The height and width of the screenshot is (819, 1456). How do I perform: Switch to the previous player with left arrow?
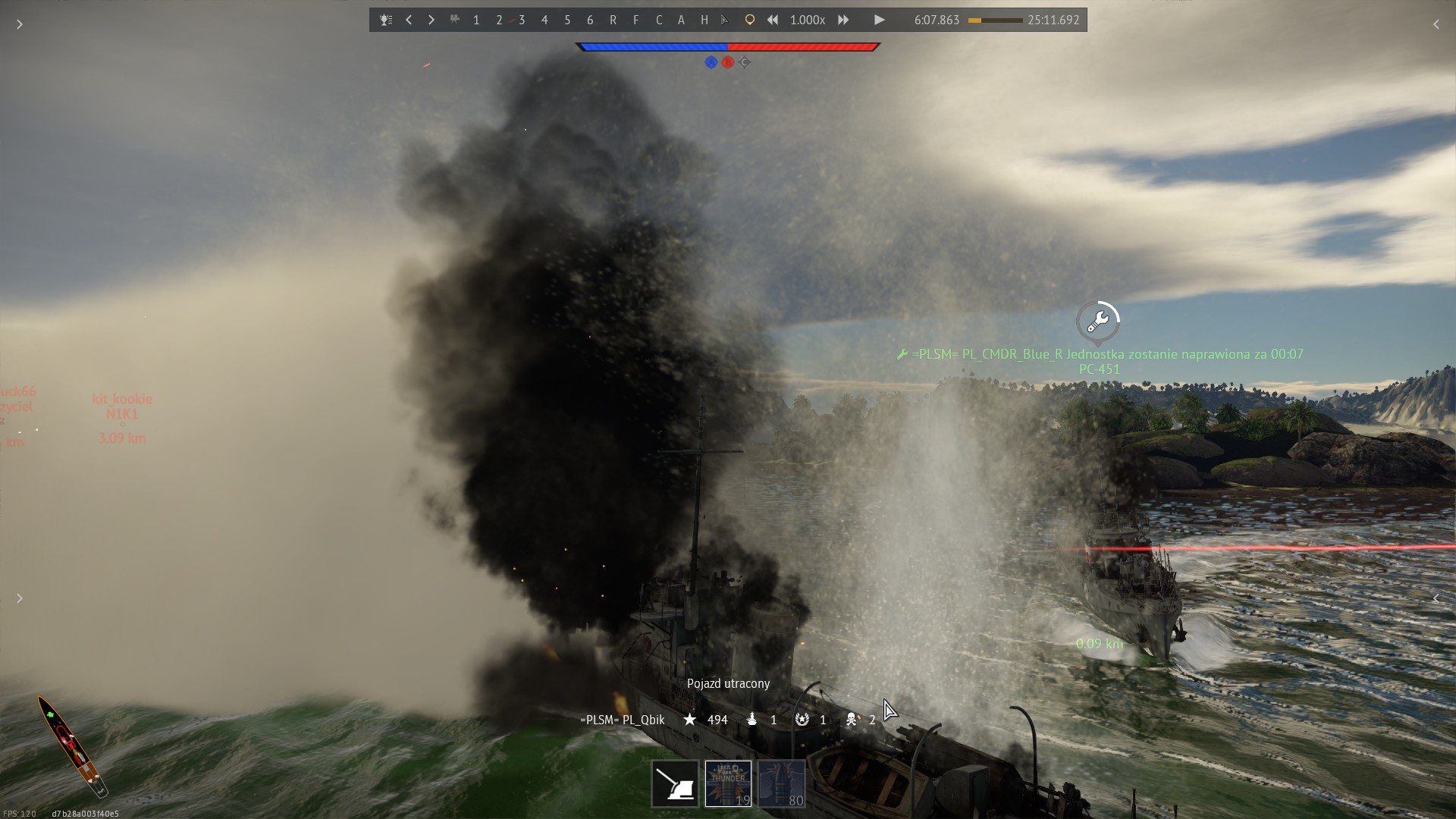point(409,20)
